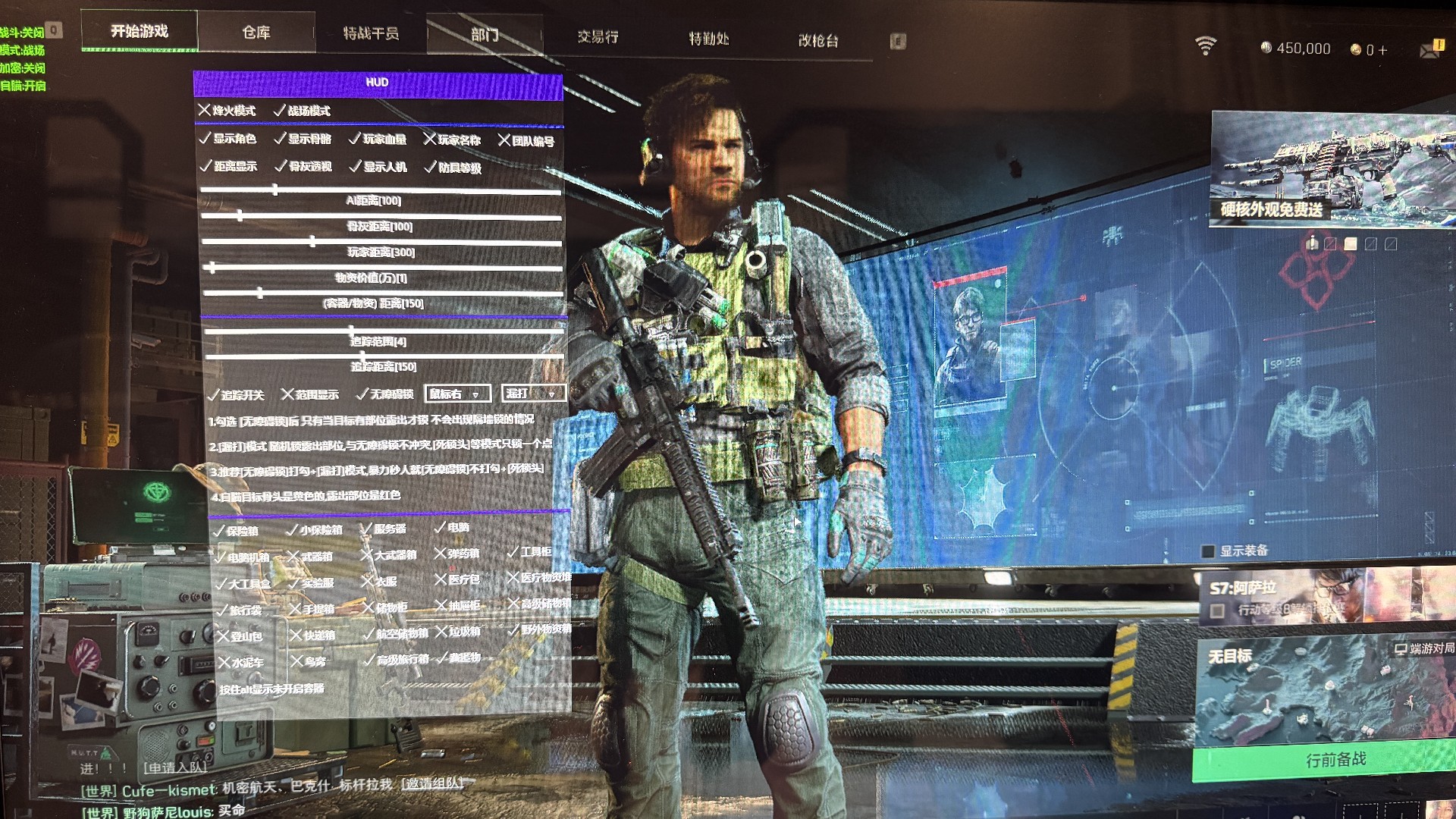Click the 邀请组队 link in world chat
Viewport: 1456px width, 819px height.
click(x=431, y=783)
